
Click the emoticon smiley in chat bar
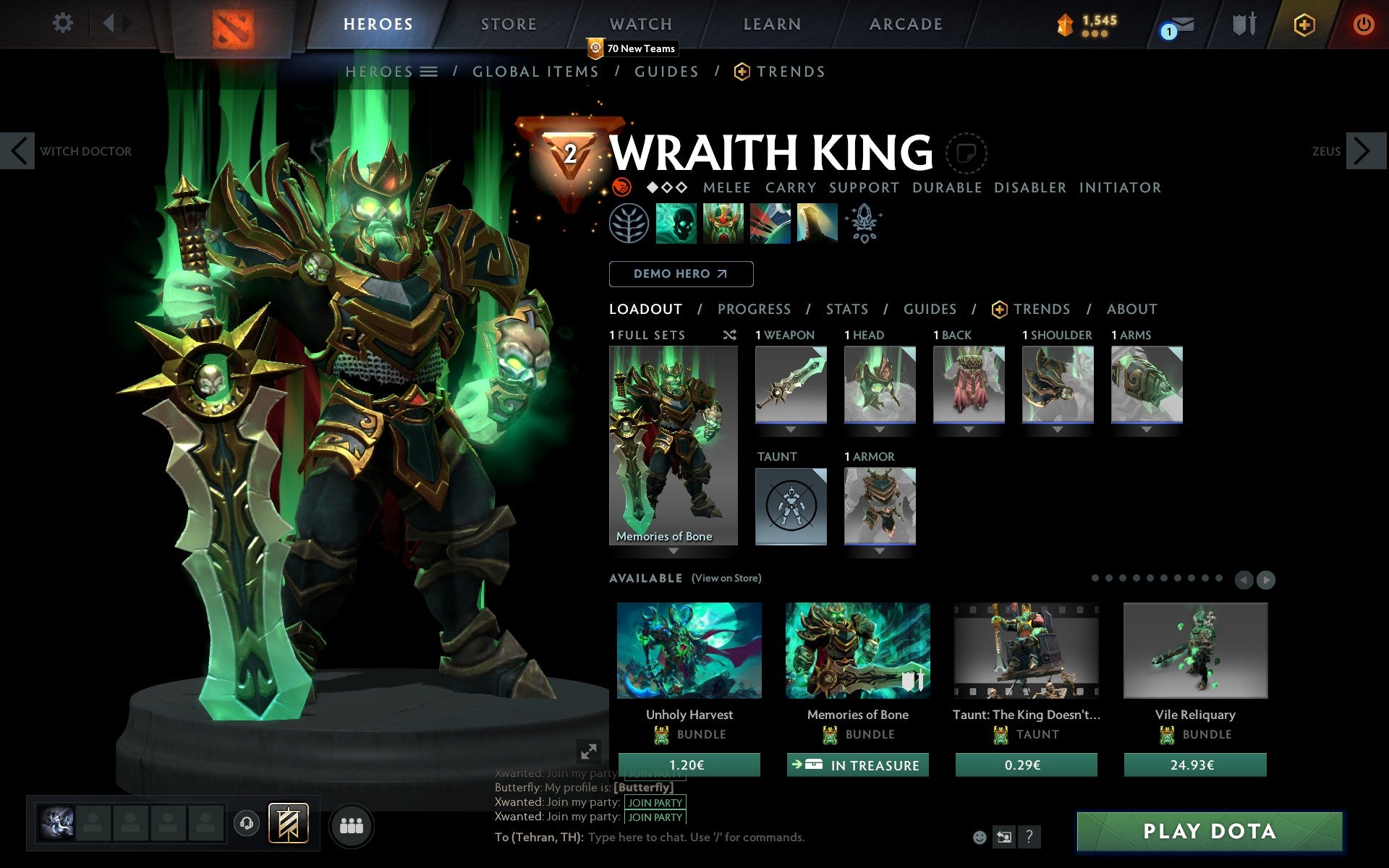tap(981, 837)
